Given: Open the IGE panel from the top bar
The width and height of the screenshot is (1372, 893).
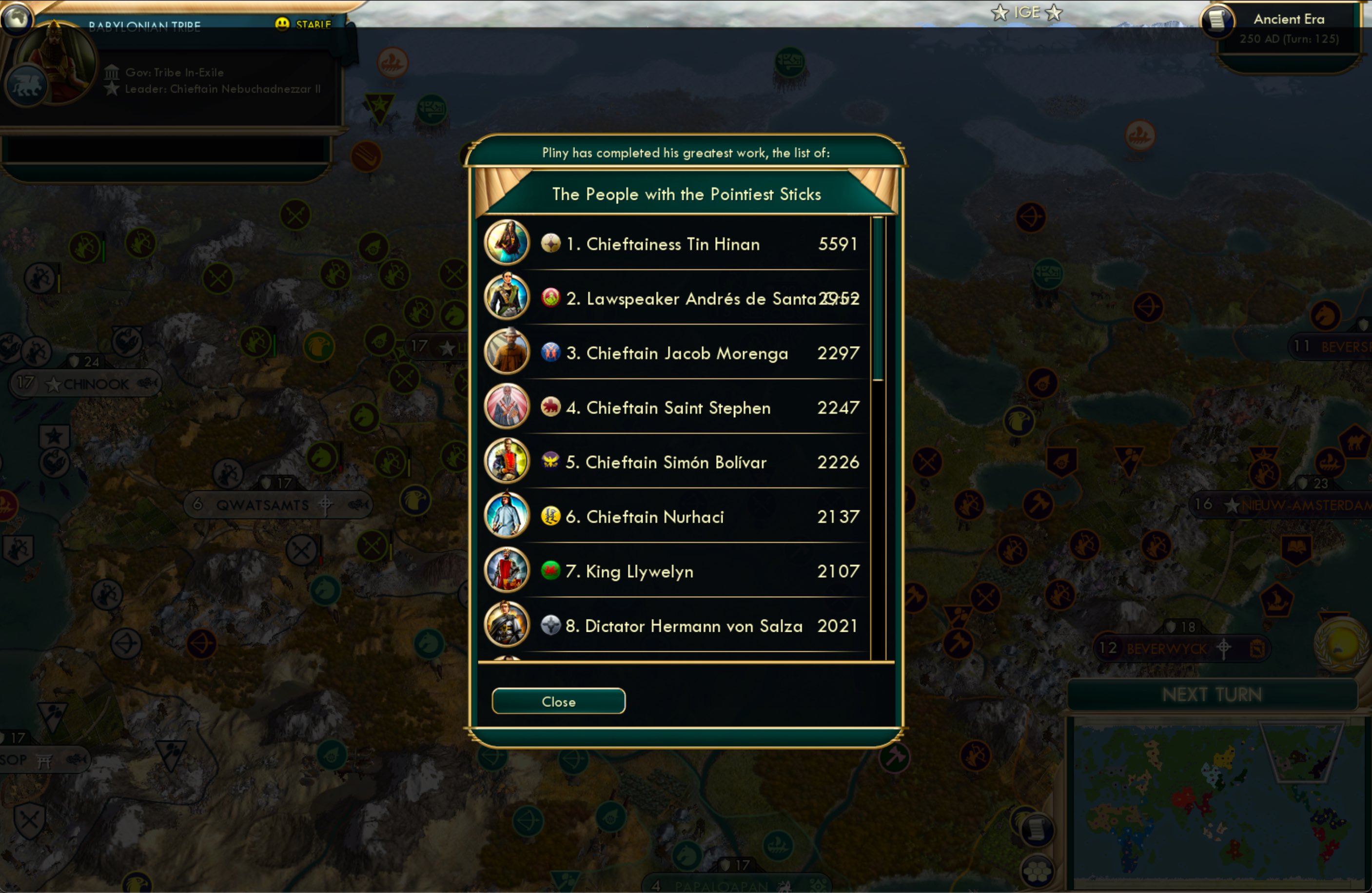Looking at the screenshot, I should (x=1027, y=12).
